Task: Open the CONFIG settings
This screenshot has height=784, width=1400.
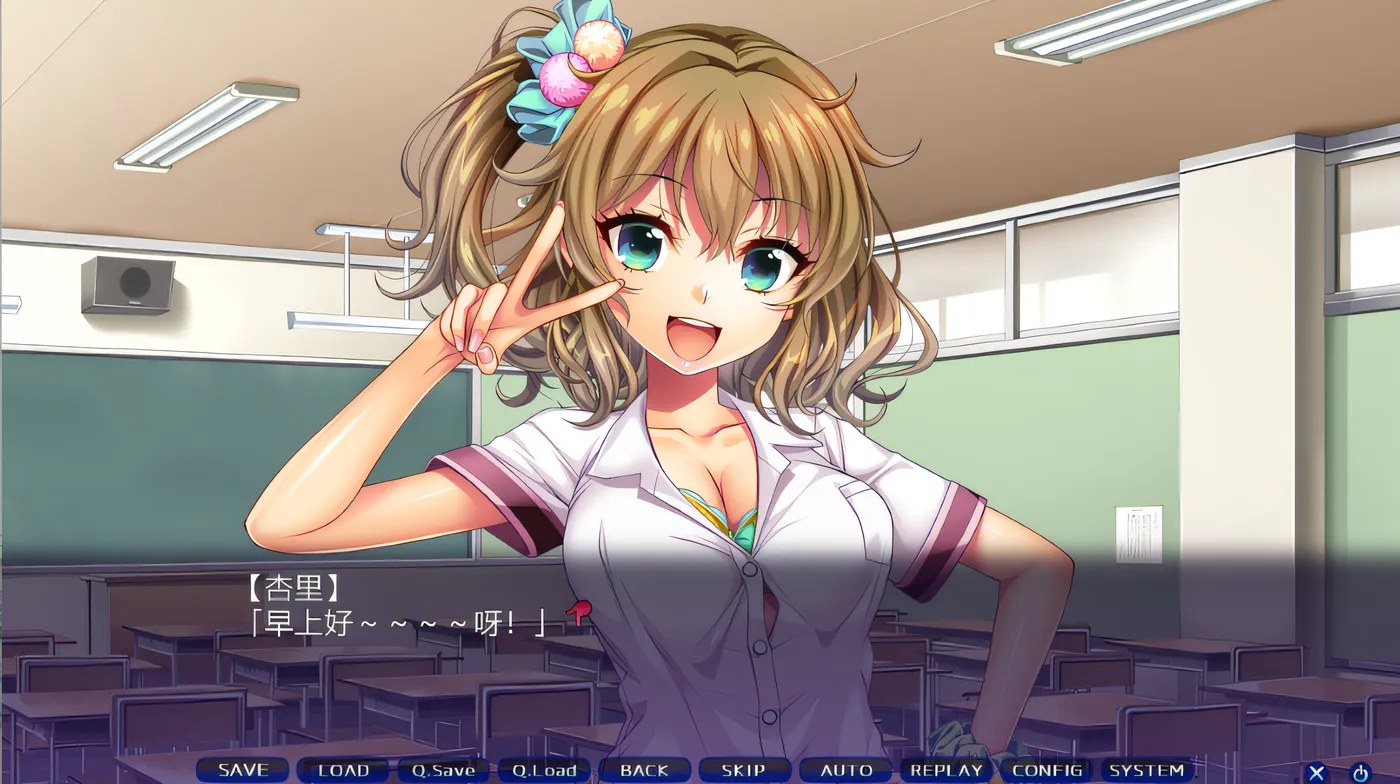Action: (x=1046, y=770)
